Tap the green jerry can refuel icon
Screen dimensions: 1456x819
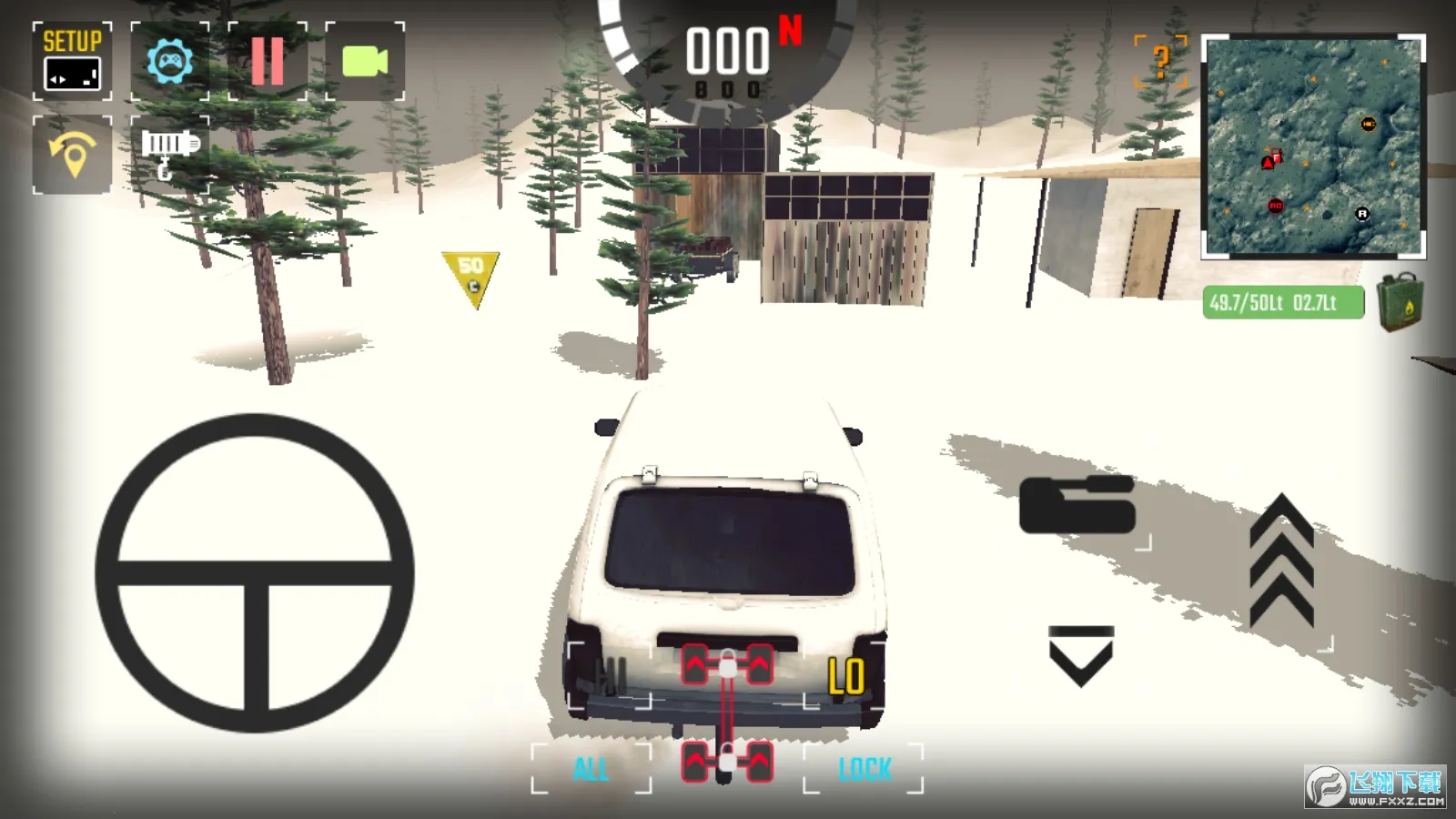coord(1400,302)
